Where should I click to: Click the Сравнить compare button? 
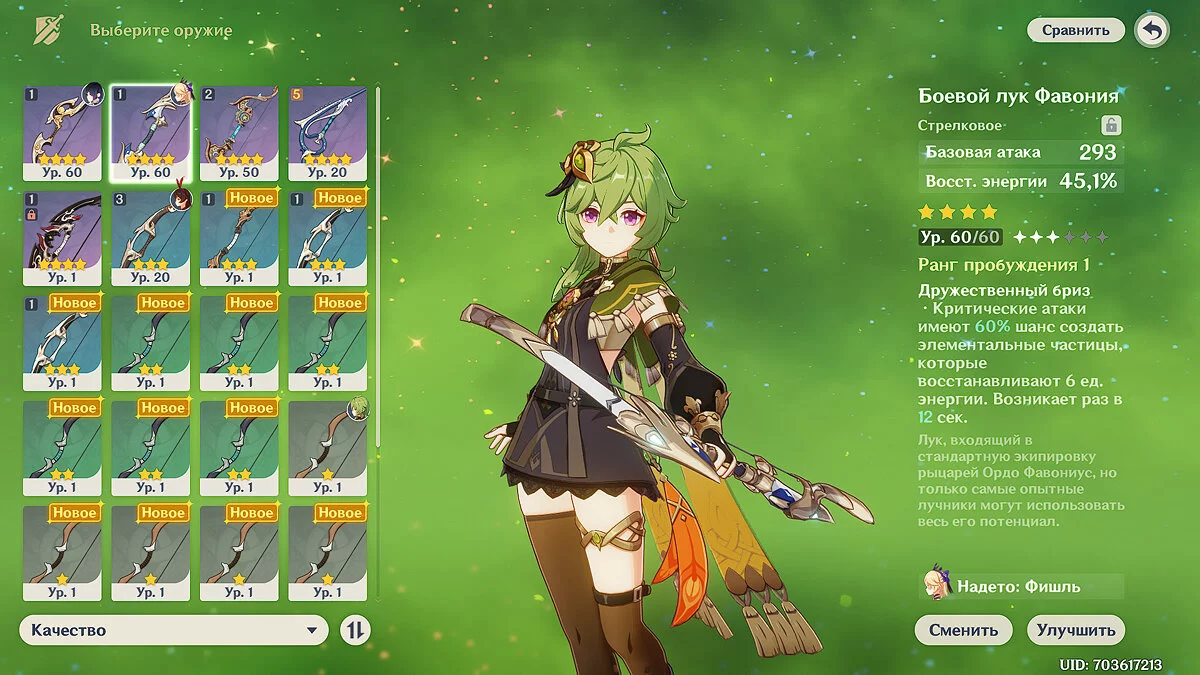(1075, 30)
